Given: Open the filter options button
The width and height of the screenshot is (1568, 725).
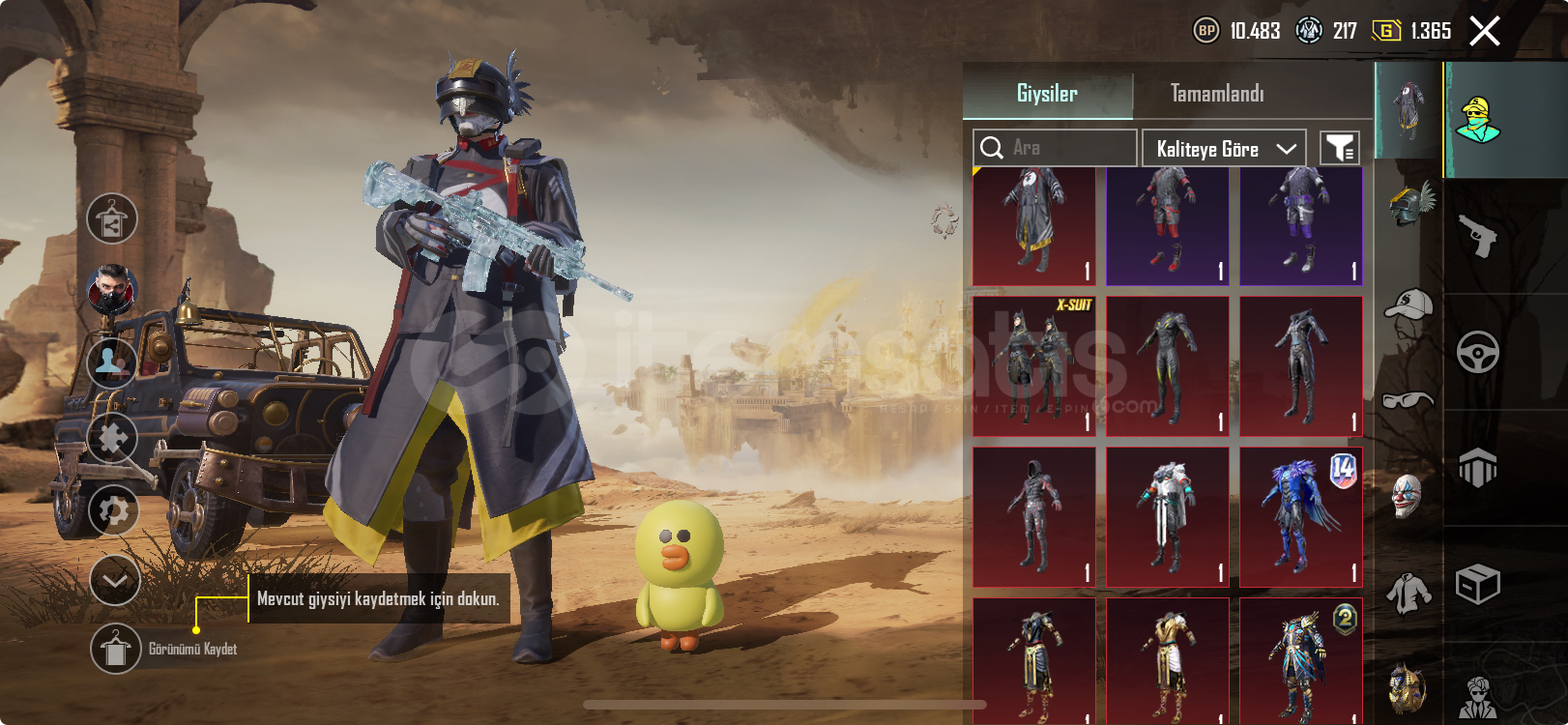Looking at the screenshot, I should click(x=1340, y=148).
